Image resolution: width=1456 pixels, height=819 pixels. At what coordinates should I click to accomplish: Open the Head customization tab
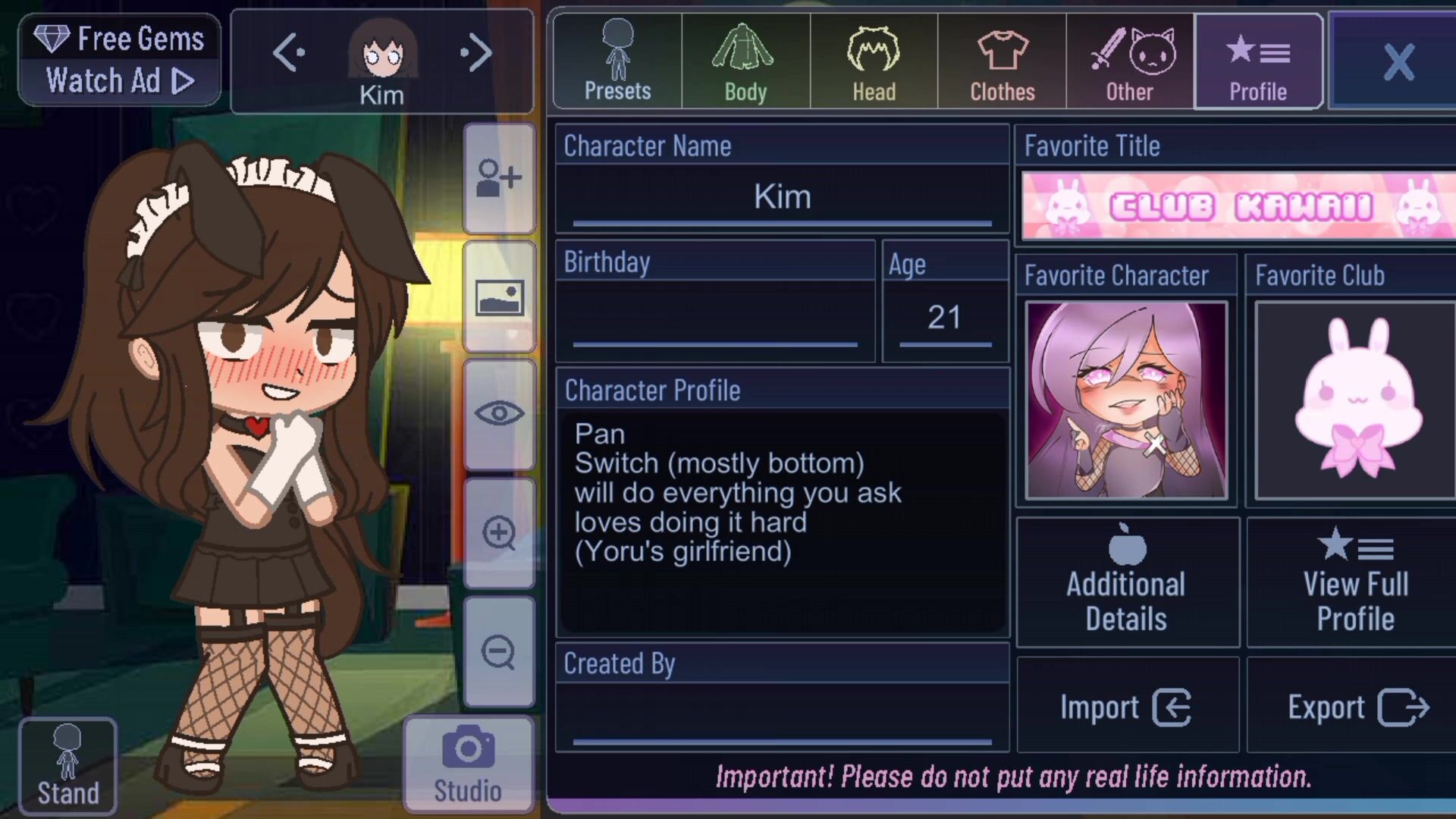point(874,61)
